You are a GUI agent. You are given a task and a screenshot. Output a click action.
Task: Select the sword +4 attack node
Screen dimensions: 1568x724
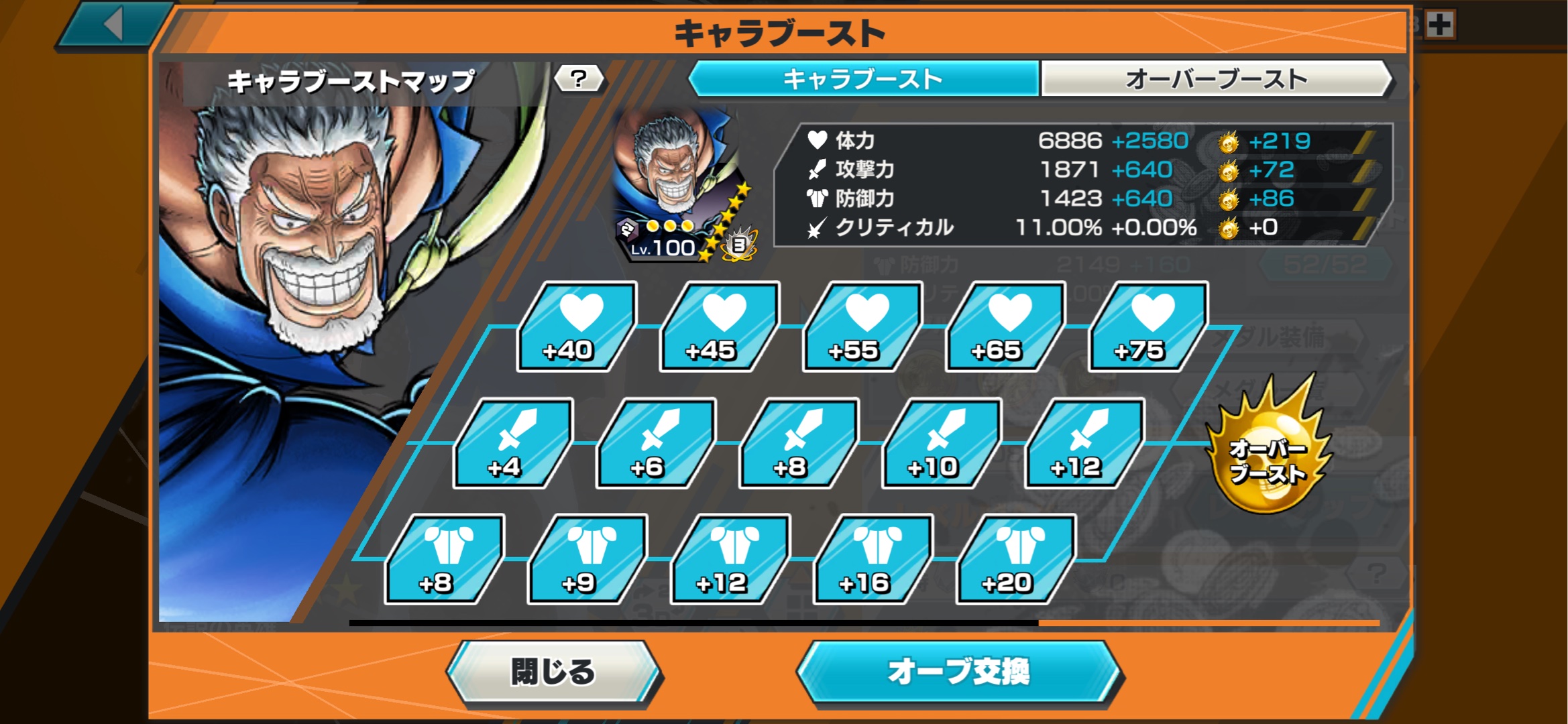pos(513,444)
